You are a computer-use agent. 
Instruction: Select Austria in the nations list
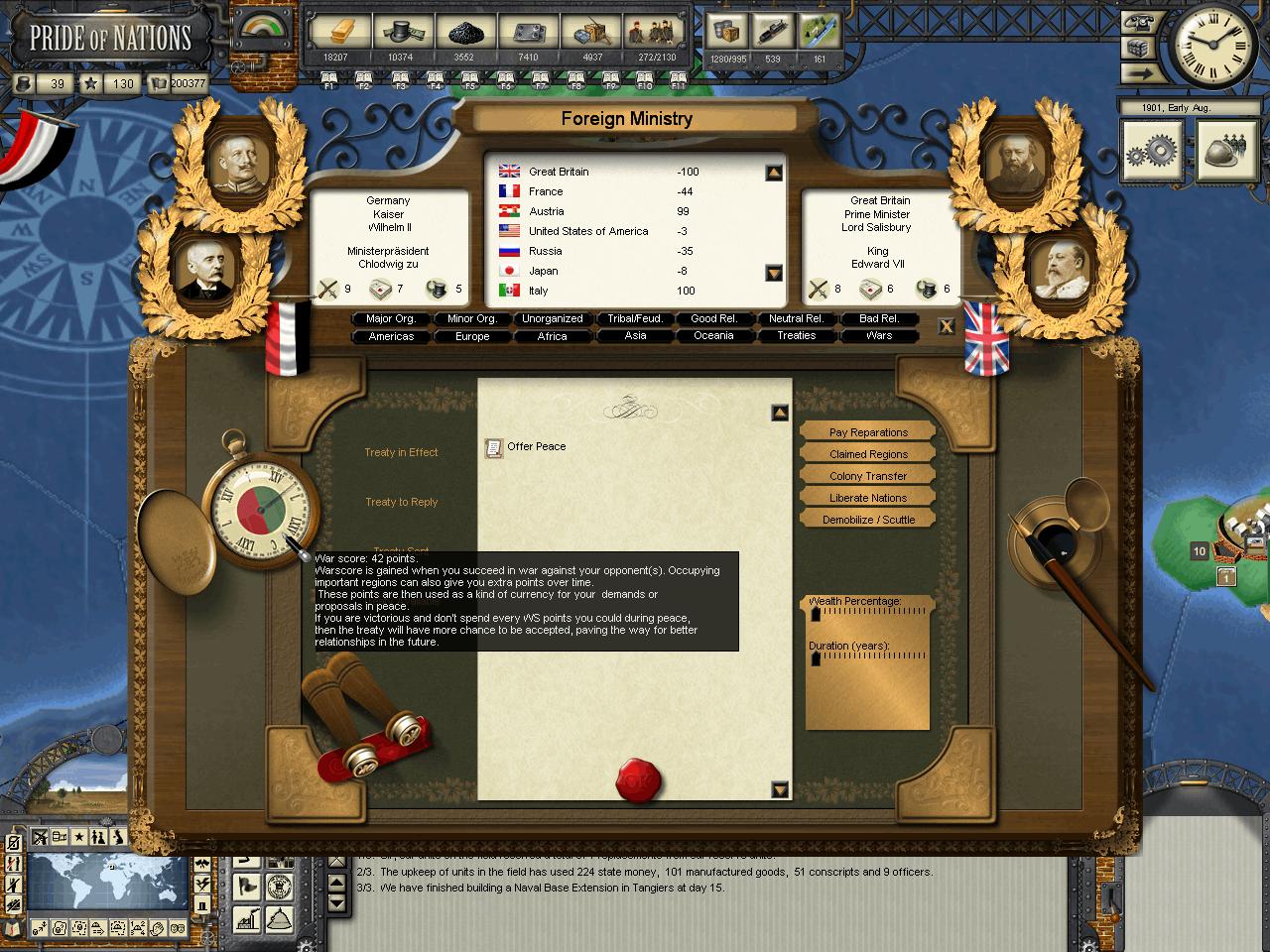pyautogui.click(x=547, y=211)
